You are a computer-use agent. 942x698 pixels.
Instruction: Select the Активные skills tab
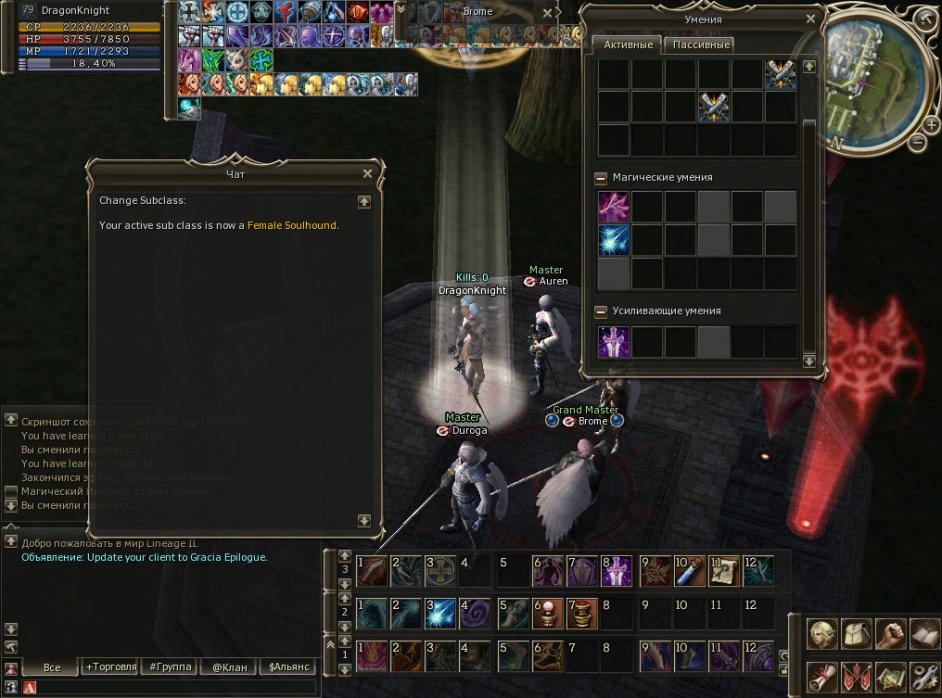pos(628,45)
